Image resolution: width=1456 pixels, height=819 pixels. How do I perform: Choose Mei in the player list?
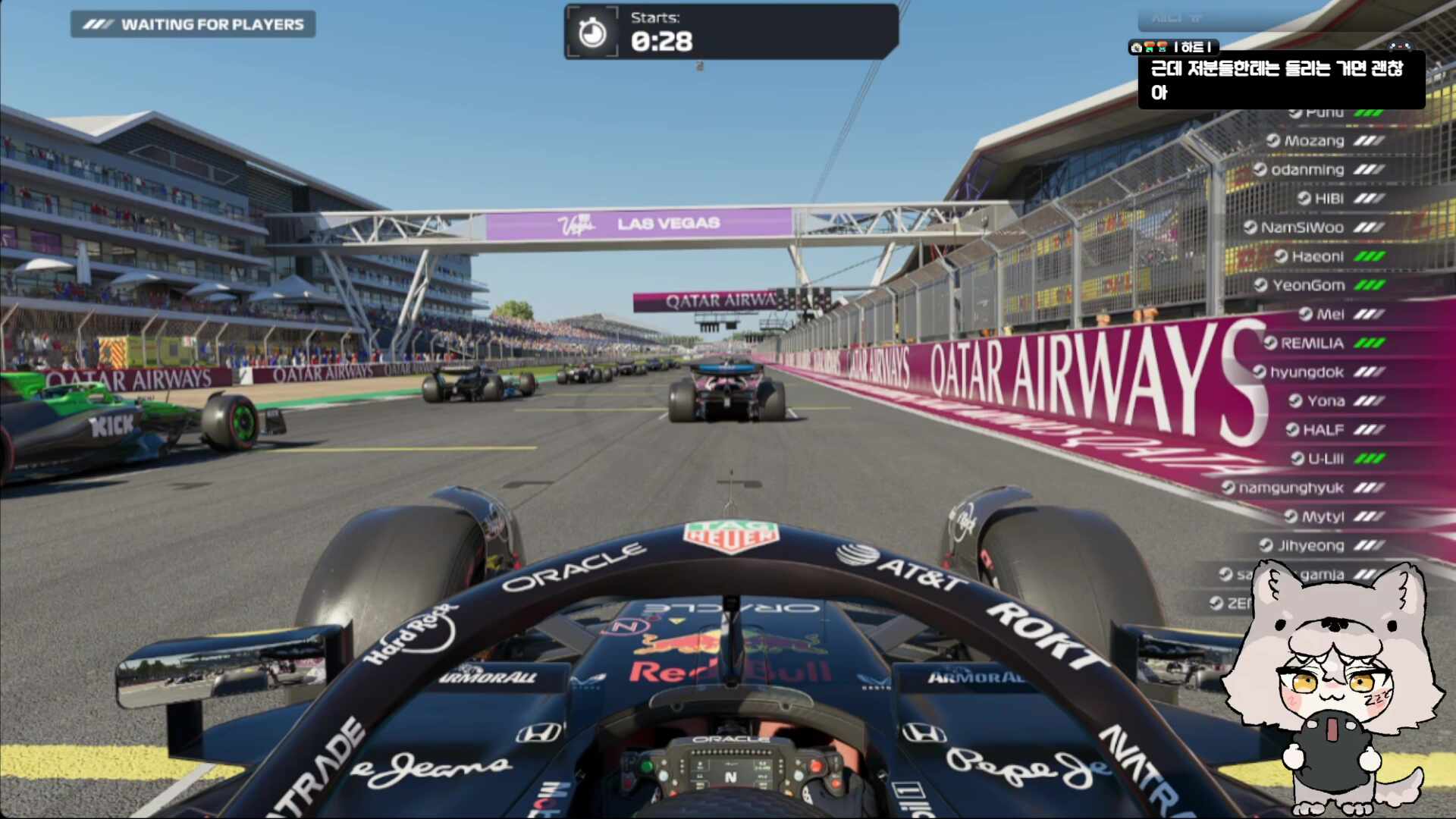click(1330, 314)
